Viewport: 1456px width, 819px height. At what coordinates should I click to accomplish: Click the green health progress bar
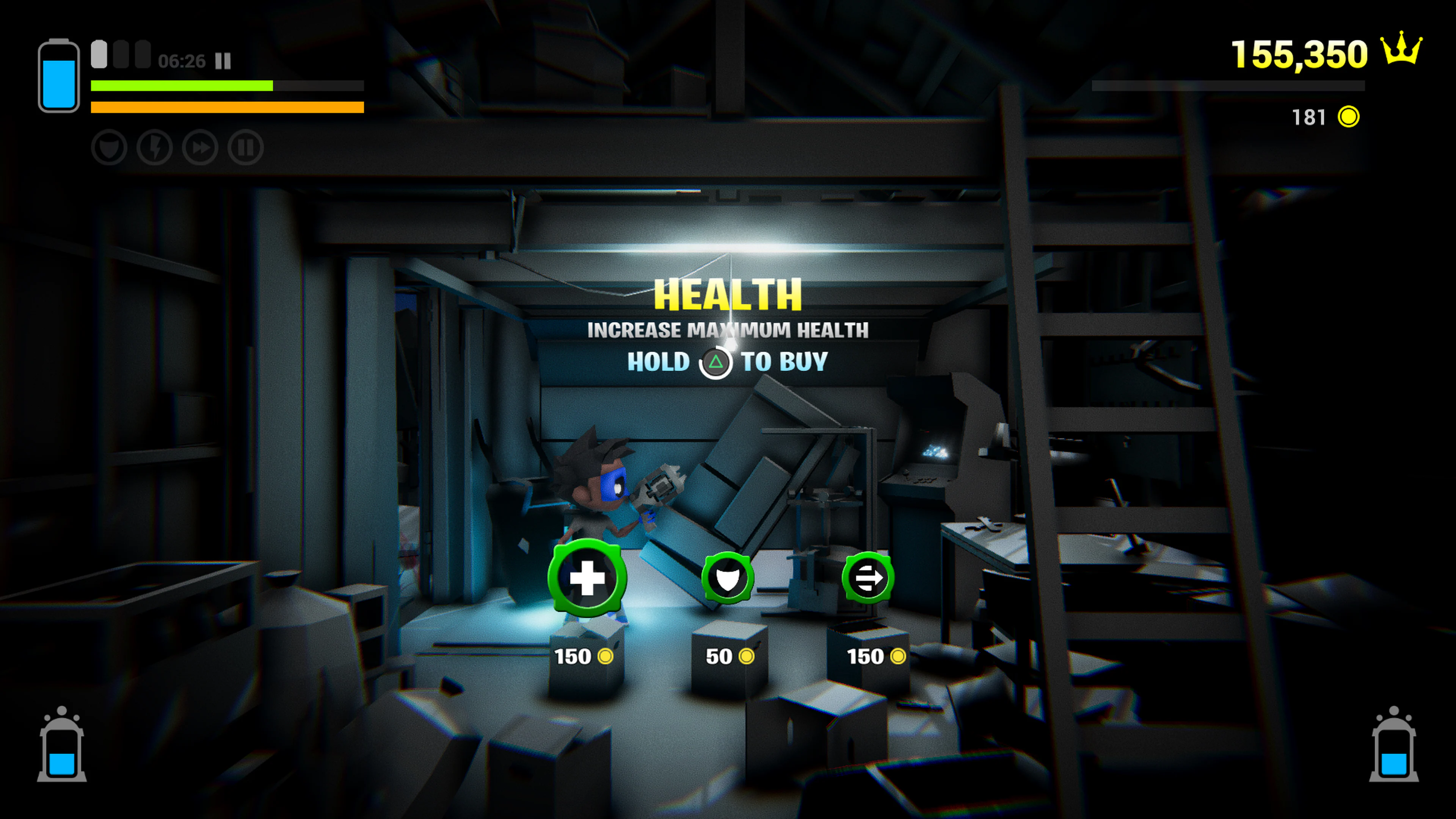(181, 85)
